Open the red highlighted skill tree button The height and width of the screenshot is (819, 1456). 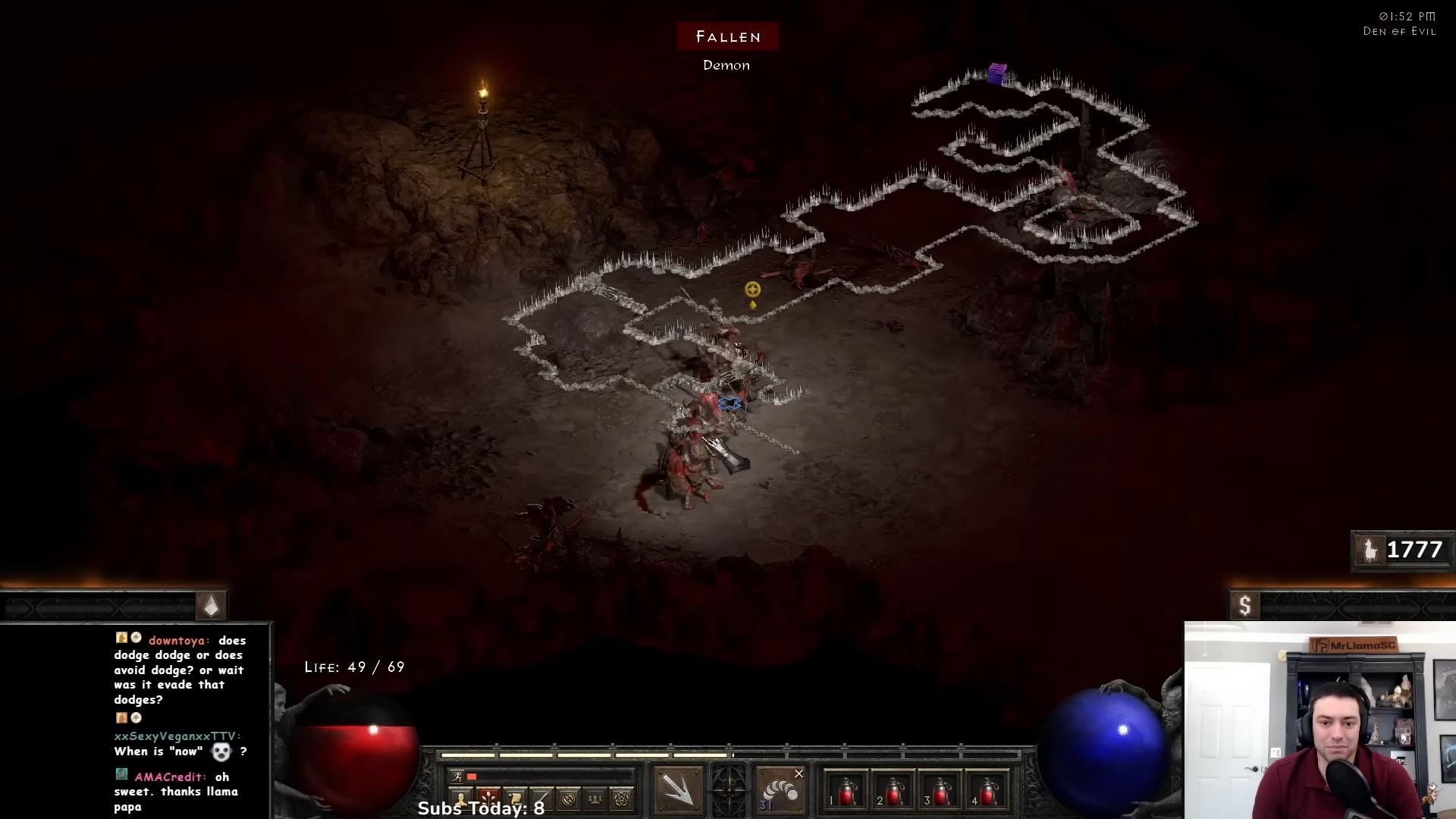click(x=488, y=799)
